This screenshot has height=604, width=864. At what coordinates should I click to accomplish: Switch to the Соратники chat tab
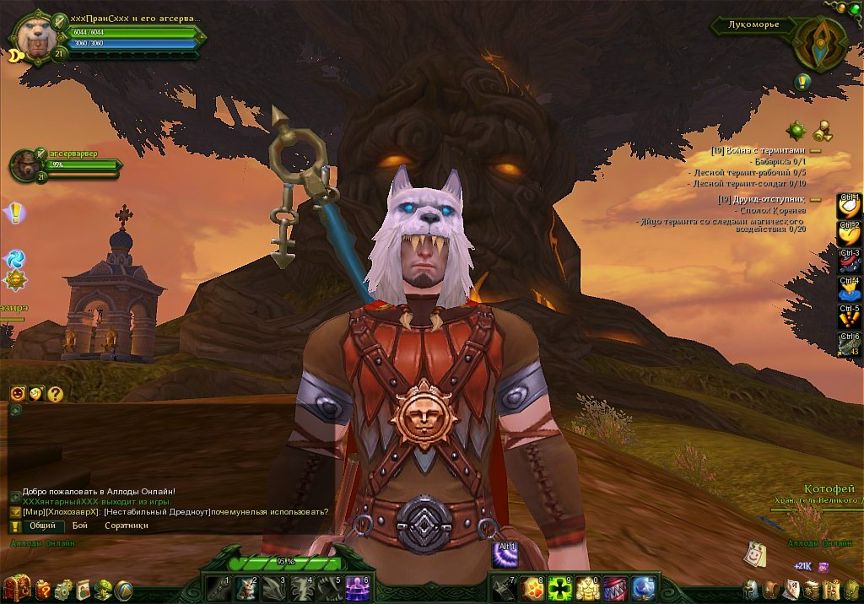pyautogui.click(x=126, y=525)
